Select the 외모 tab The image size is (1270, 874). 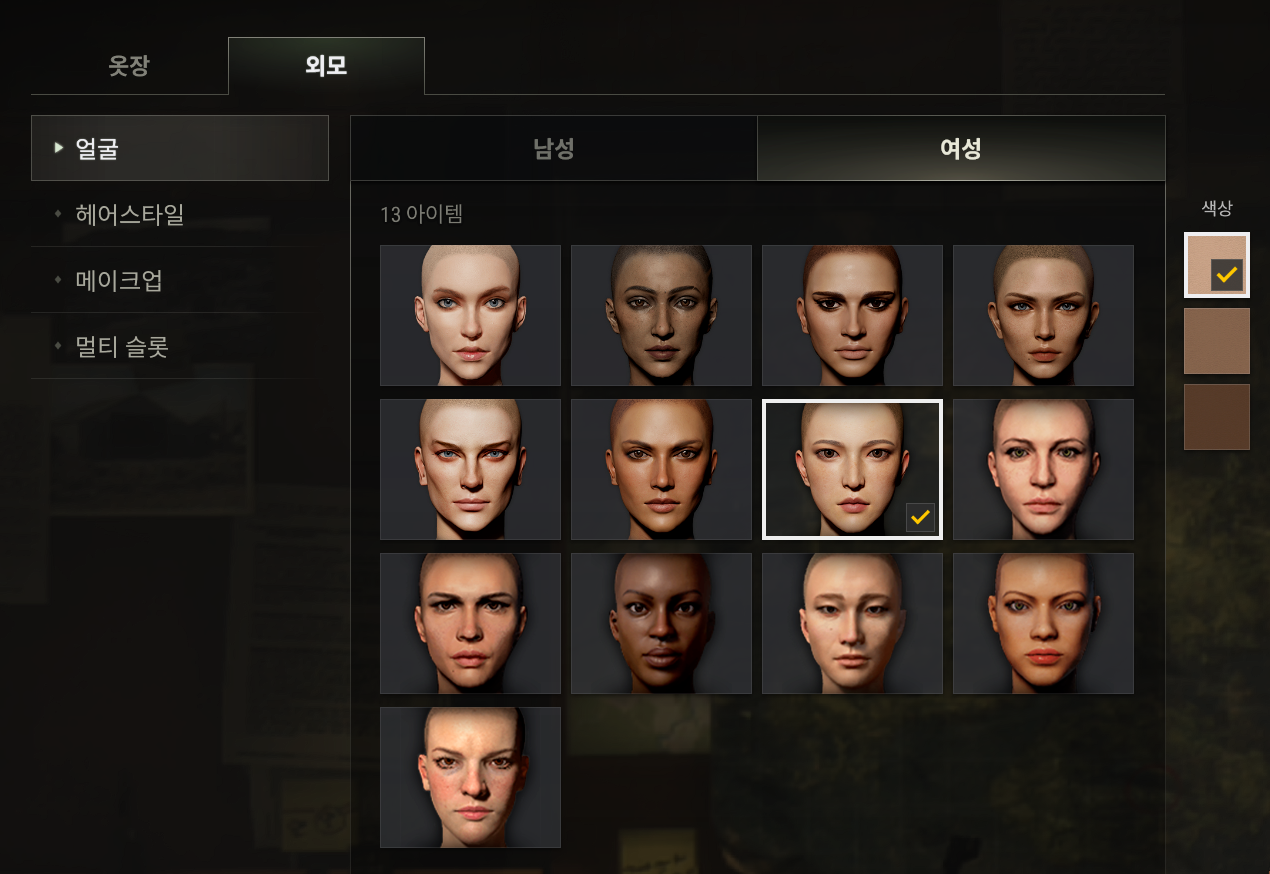click(326, 67)
